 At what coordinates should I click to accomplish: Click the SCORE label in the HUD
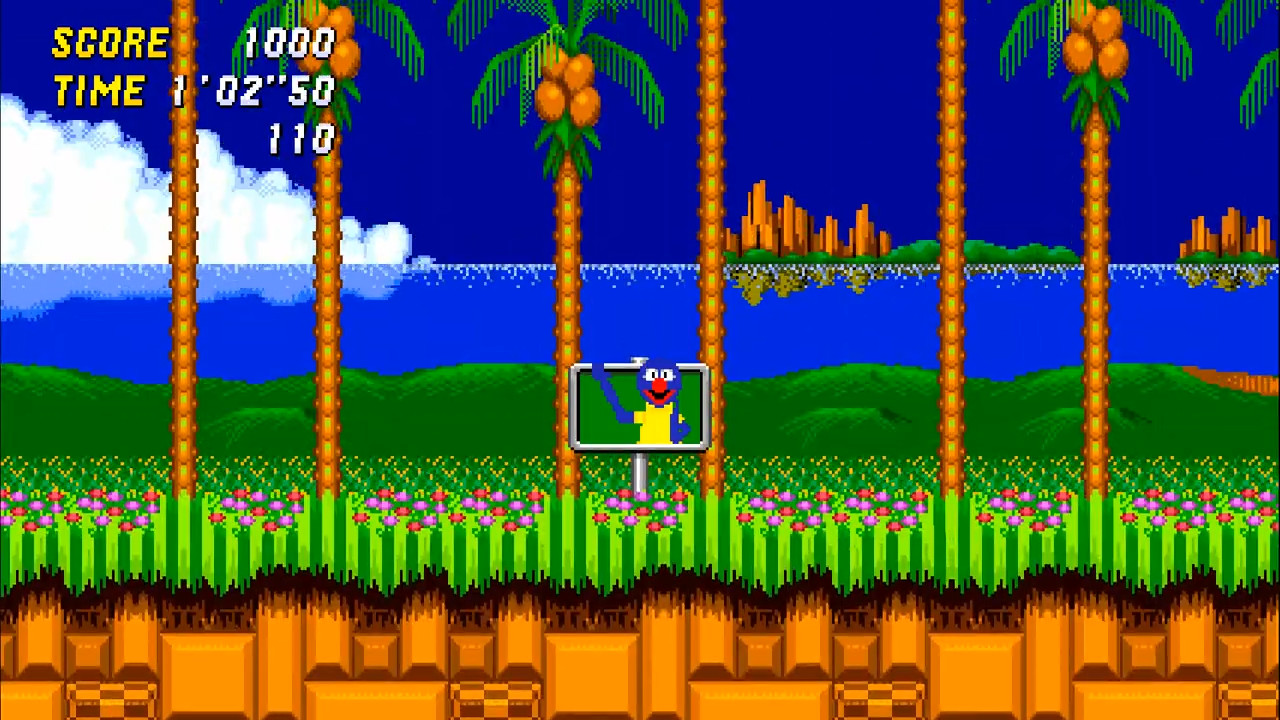pos(110,42)
